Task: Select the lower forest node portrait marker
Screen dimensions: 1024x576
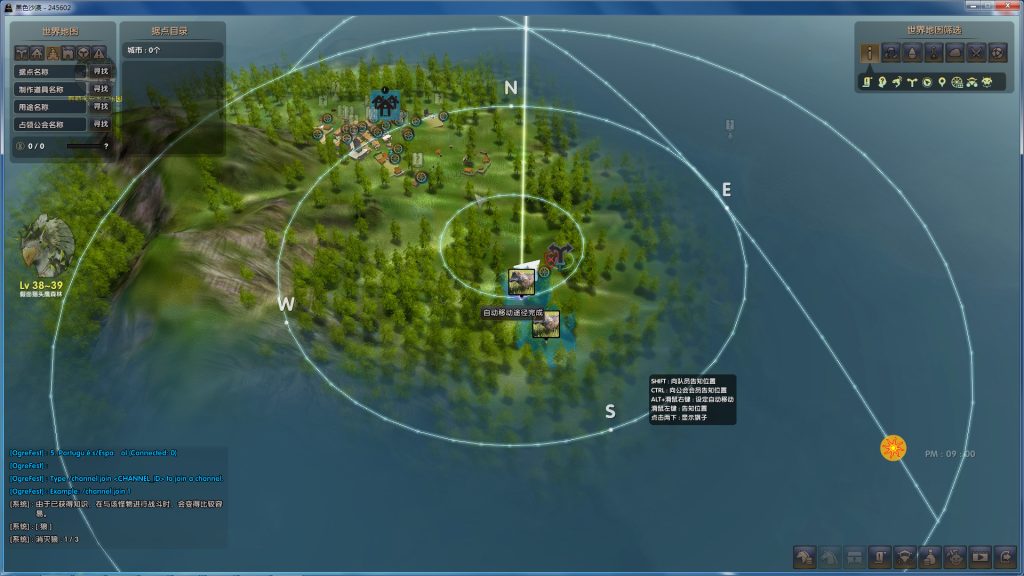Action: tap(546, 324)
